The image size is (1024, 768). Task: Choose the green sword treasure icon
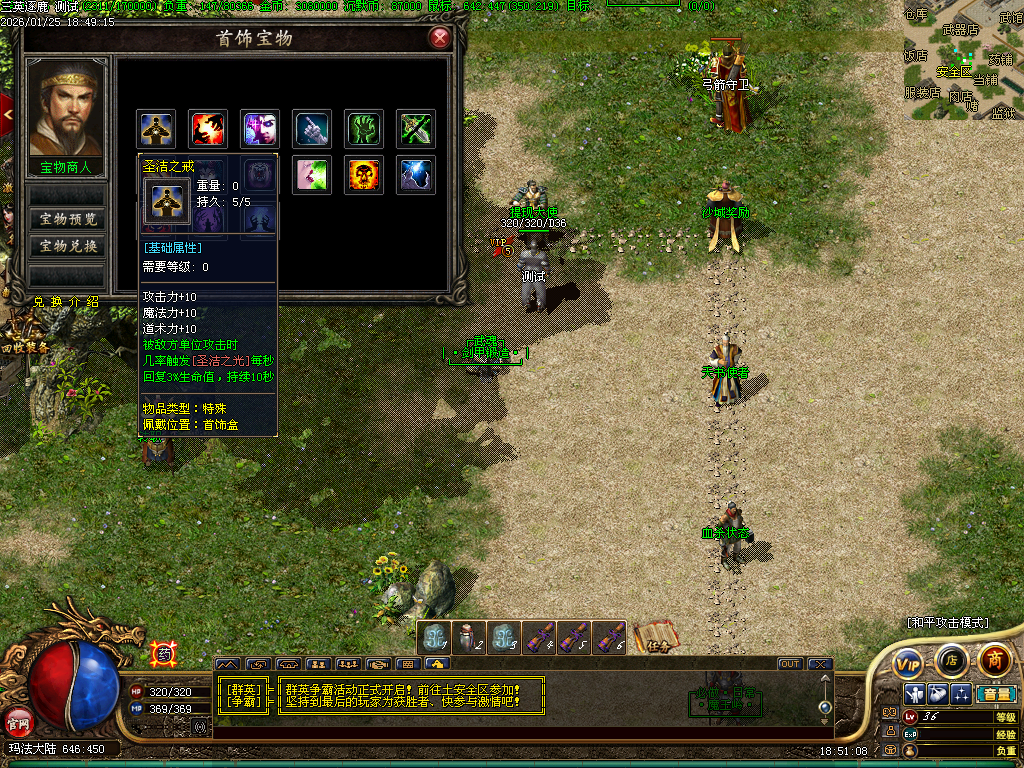coord(416,128)
